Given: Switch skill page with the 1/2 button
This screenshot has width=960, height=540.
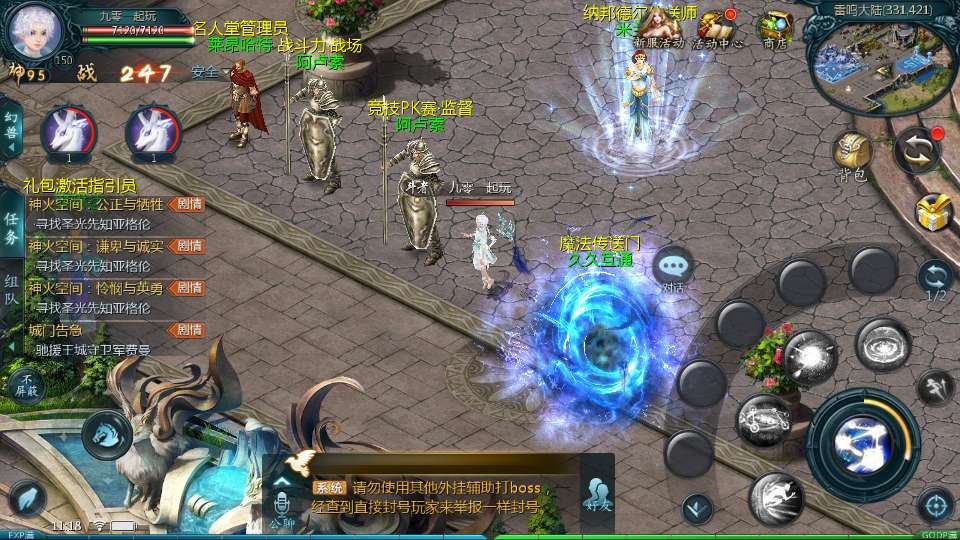Looking at the screenshot, I should 936,278.
